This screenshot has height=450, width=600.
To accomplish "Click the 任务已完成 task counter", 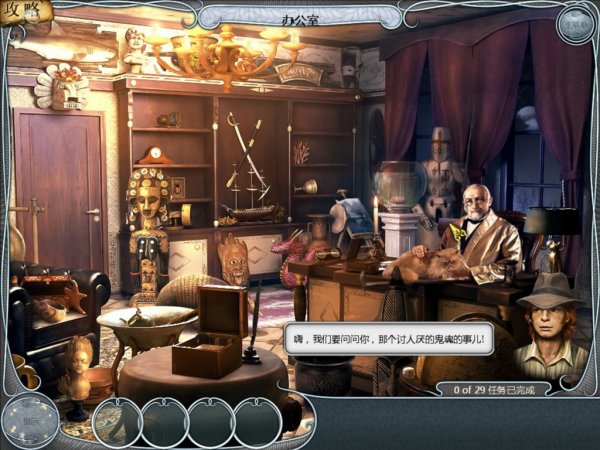I will [x=500, y=389].
